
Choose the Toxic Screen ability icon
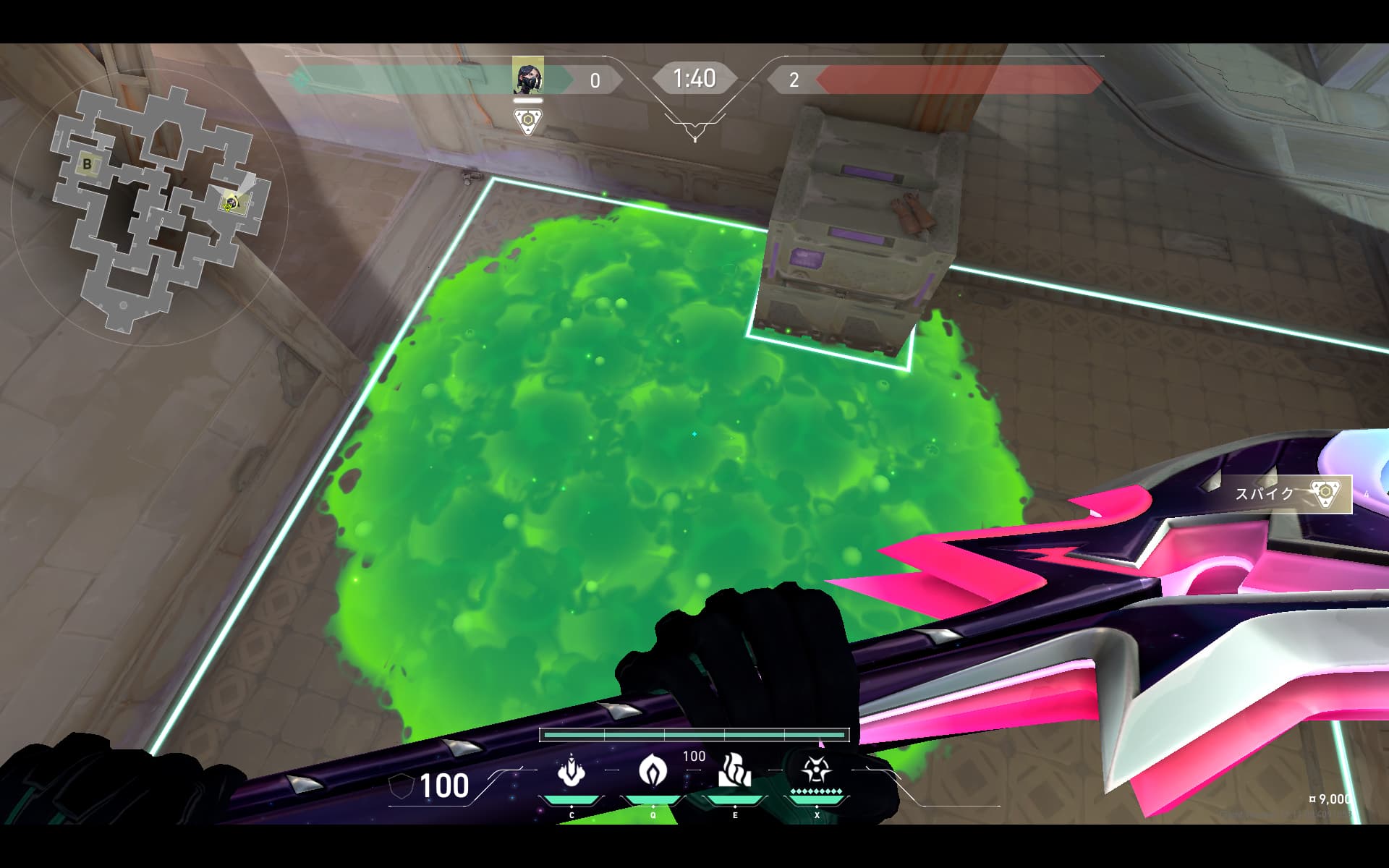pyautogui.click(x=734, y=770)
